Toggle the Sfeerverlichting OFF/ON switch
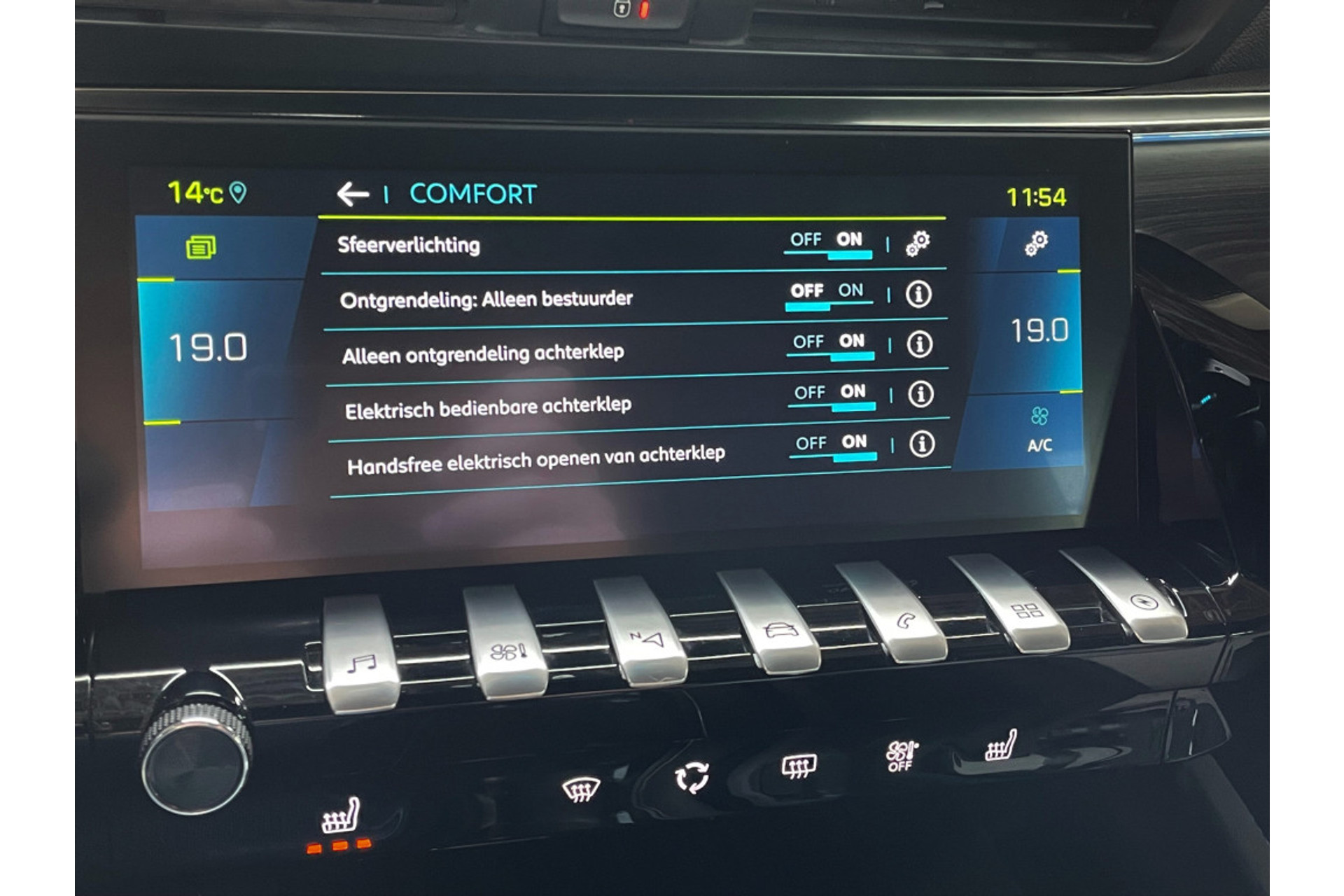 tap(827, 242)
